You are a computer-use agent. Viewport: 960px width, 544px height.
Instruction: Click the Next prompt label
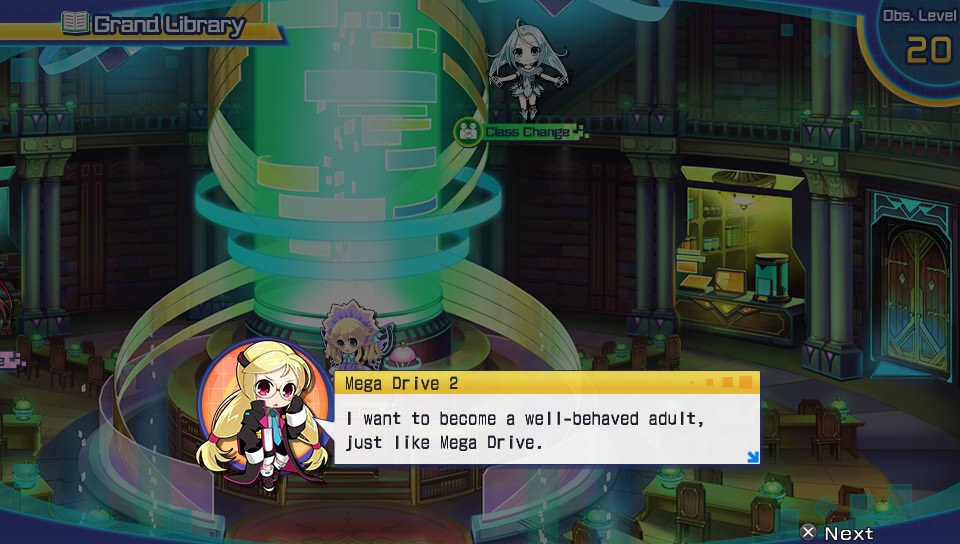coord(848,533)
